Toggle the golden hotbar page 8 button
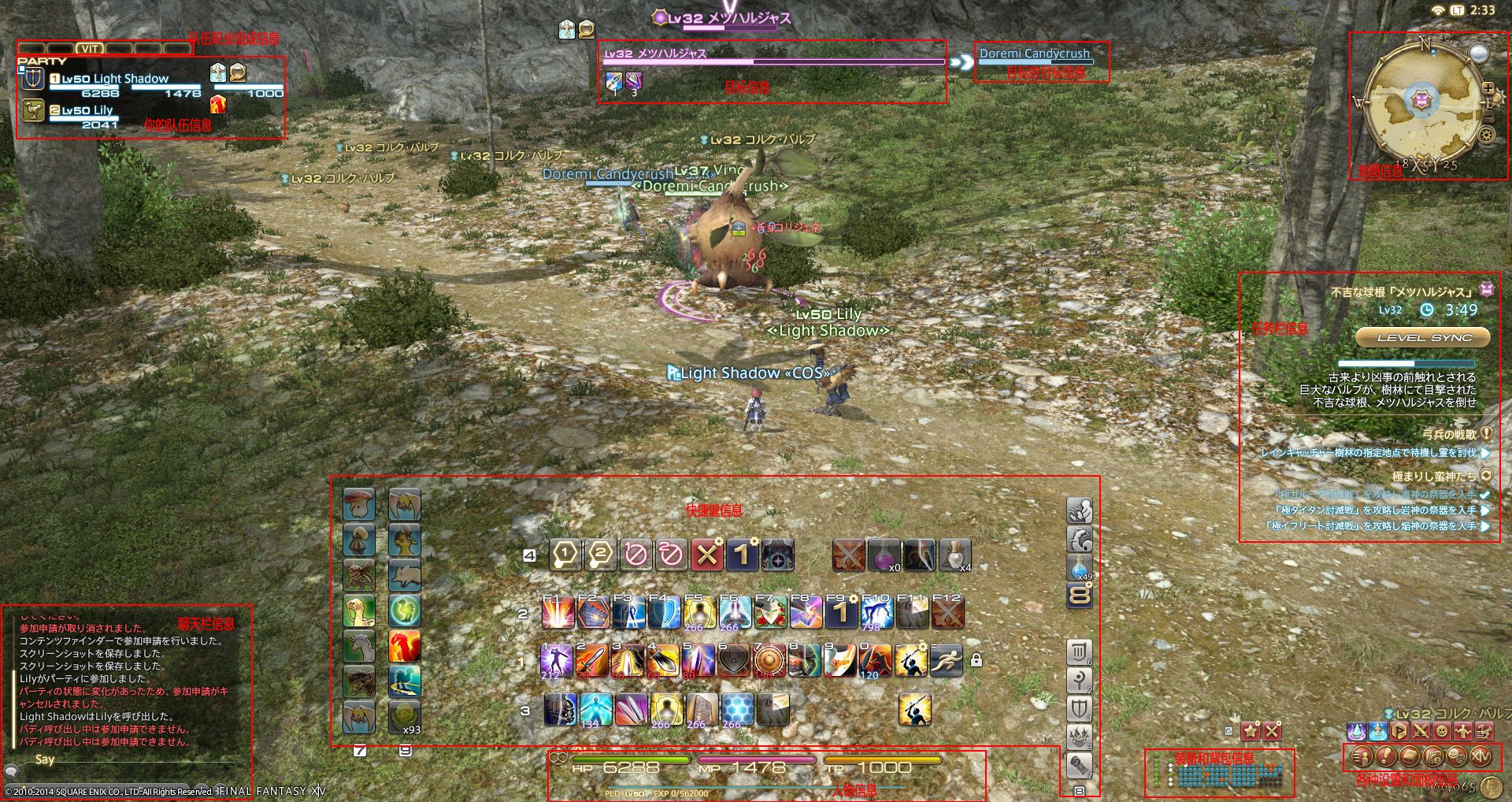 coord(1078,595)
